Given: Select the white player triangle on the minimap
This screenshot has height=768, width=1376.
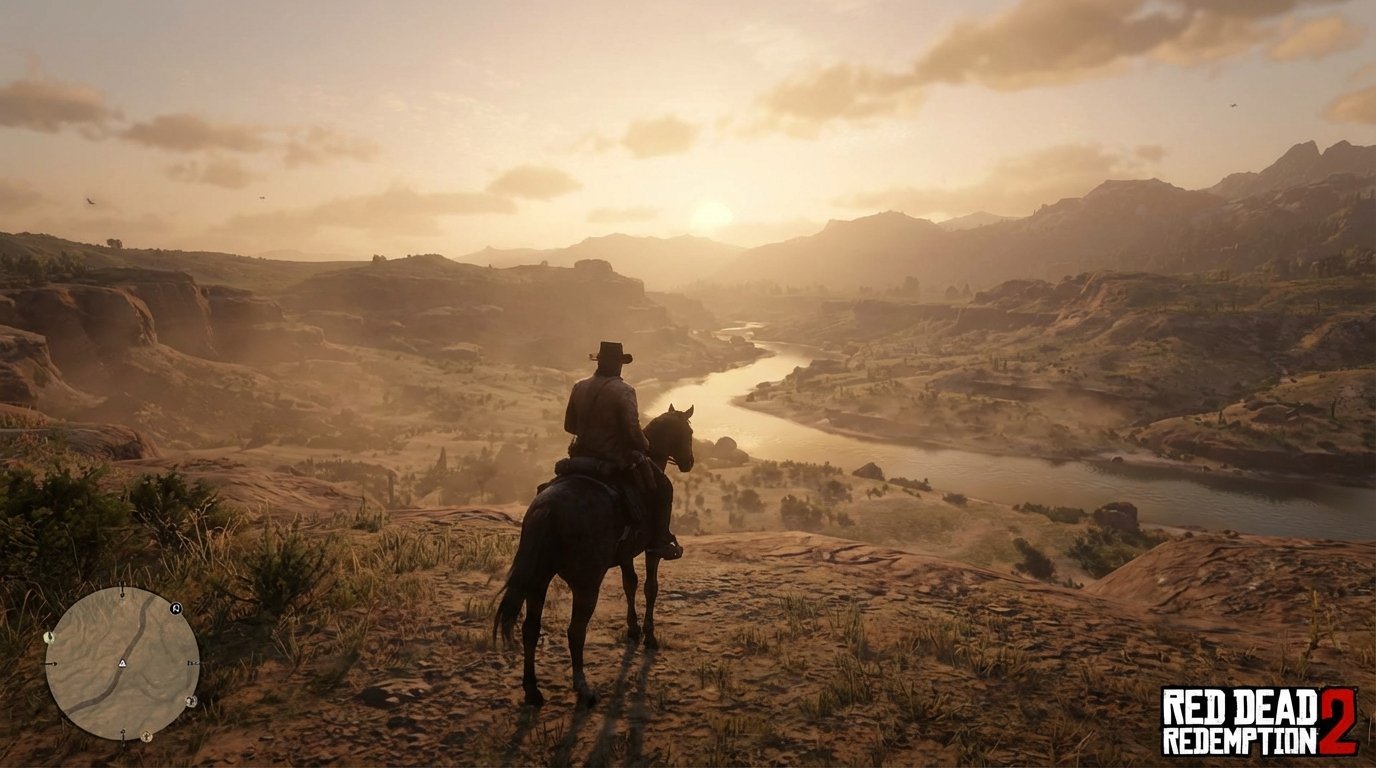Looking at the screenshot, I should click(122, 662).
